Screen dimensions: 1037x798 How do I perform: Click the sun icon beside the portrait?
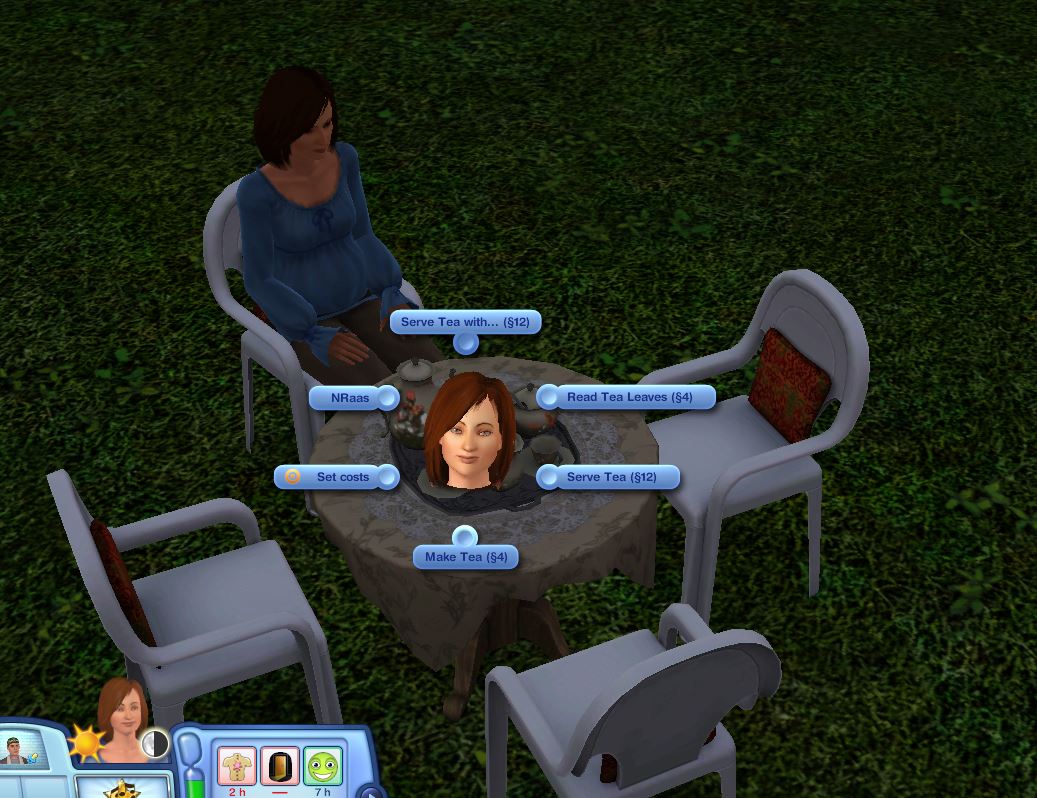point(84,744)
